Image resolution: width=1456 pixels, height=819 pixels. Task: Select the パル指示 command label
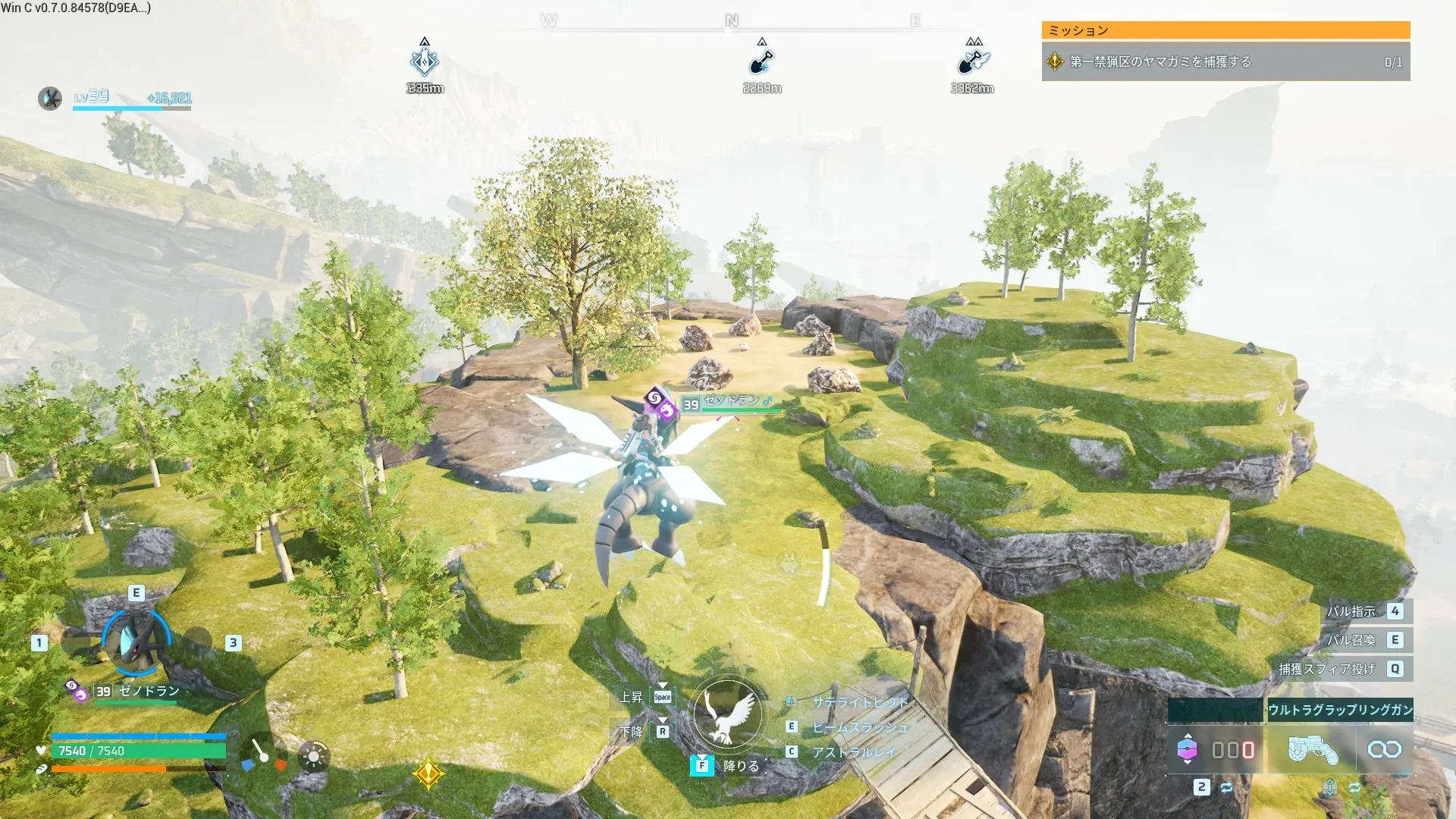[1351, 611]
